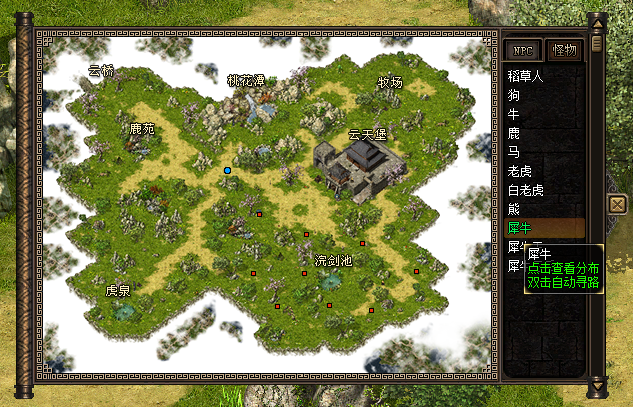Choose the 浣剑池 location on map

pyautogui.click(x=333, y=260)
